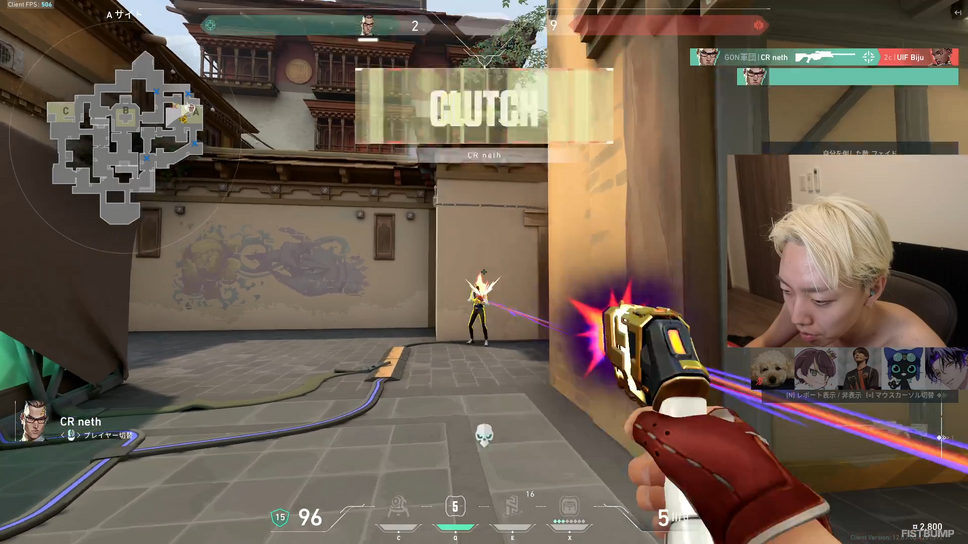Click the CR neth kill feed entry
Screen dimensions: 968x544
point(823,57)
